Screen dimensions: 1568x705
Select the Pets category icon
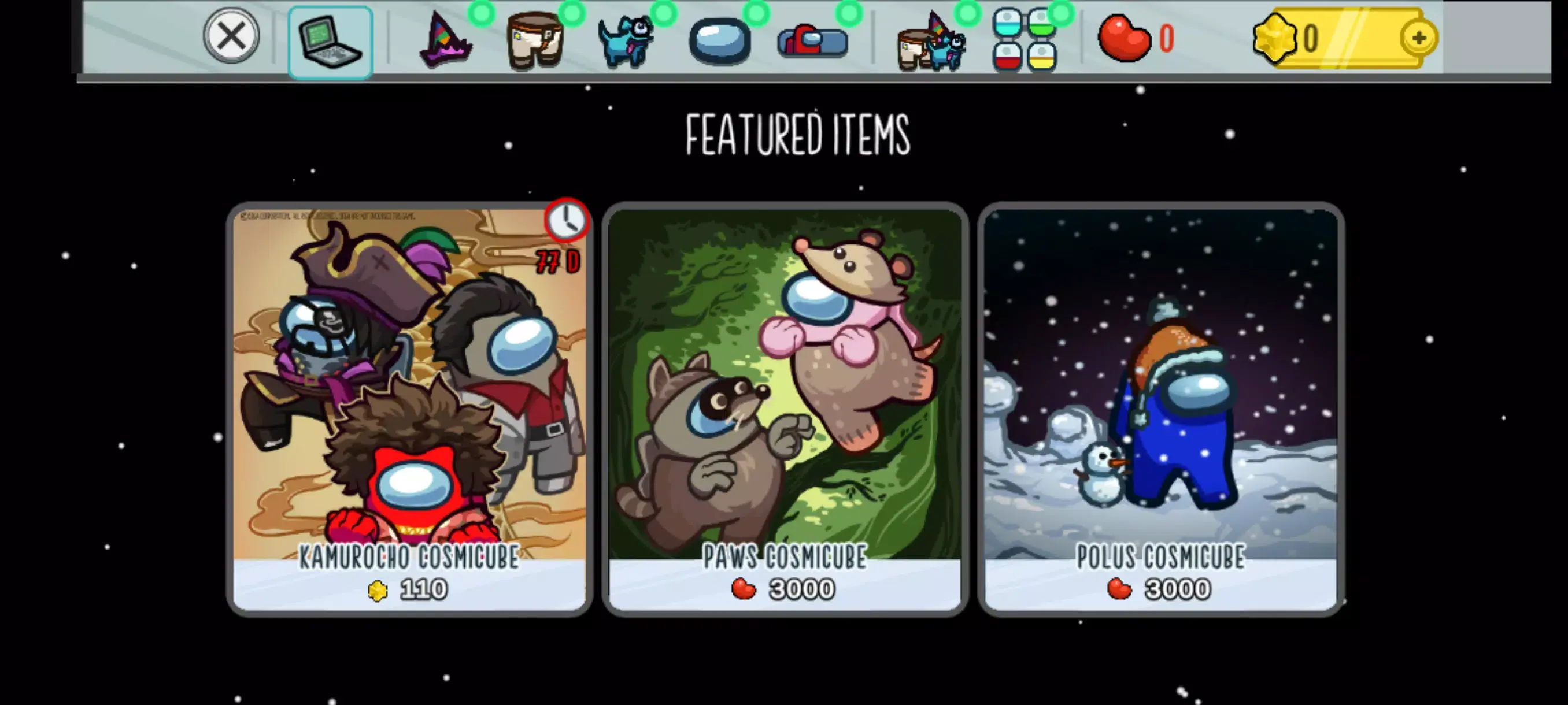click(627, 41)
